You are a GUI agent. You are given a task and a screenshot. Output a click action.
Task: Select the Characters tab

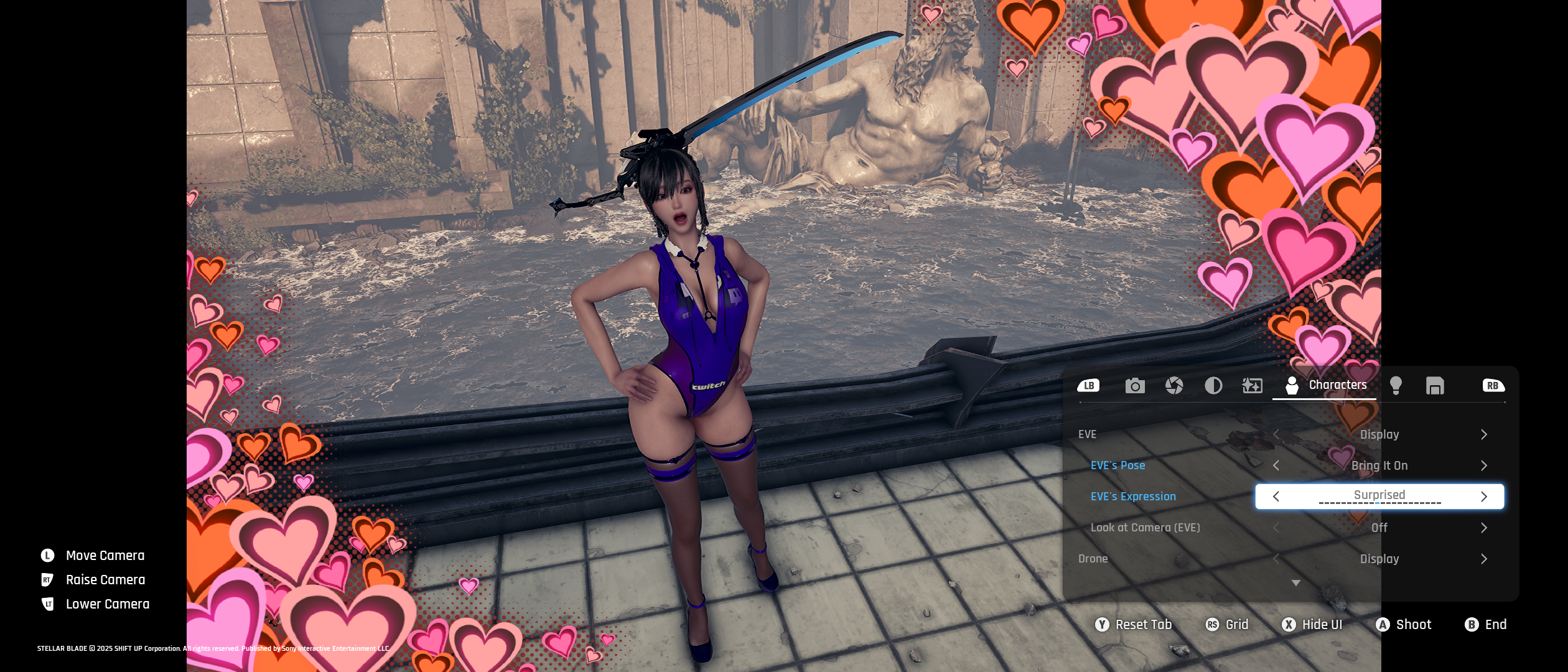coord(1325,385)
